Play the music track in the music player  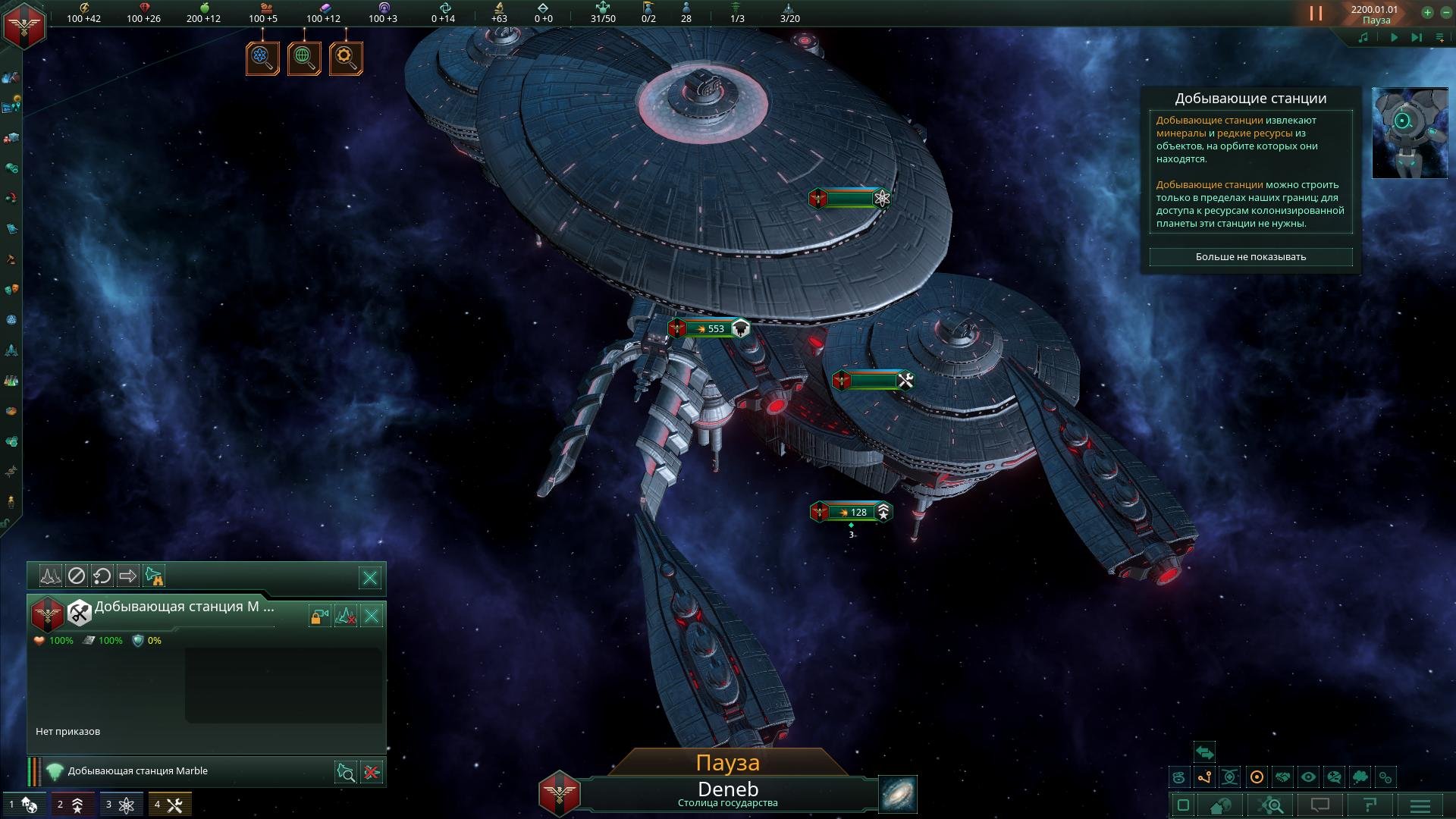click(x=1394, y=37)
